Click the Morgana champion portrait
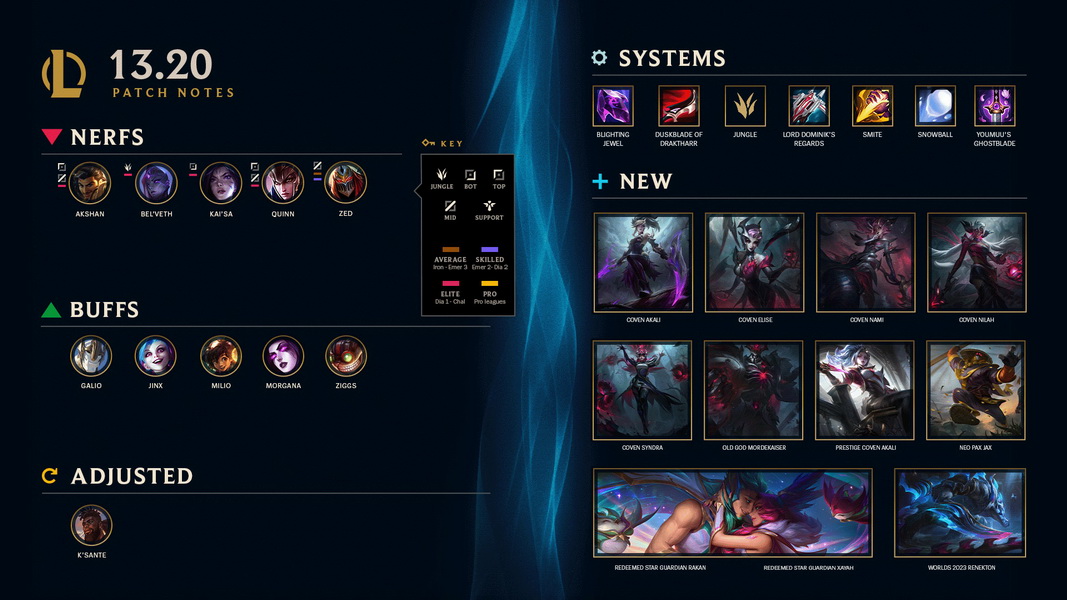This screenshot has height=600, width=1067. (x=283, y=356)
